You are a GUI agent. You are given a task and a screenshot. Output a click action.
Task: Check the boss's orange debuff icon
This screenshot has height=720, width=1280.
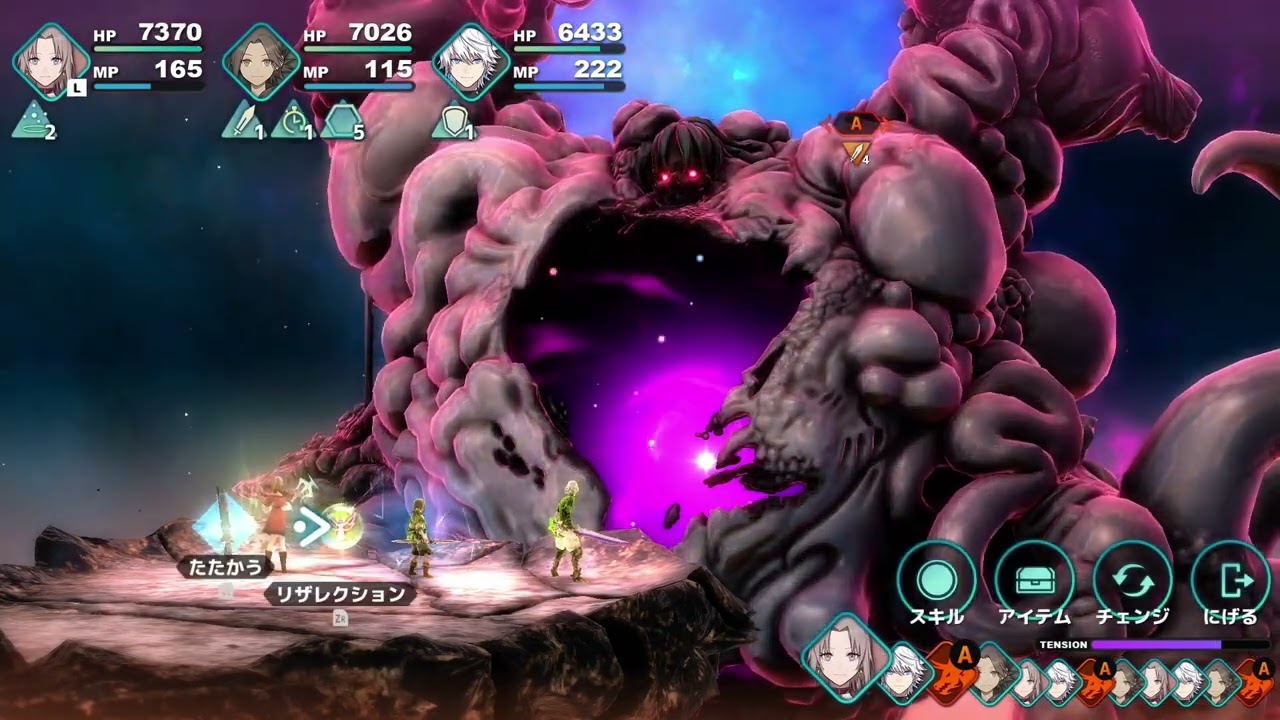pos(854,152)
